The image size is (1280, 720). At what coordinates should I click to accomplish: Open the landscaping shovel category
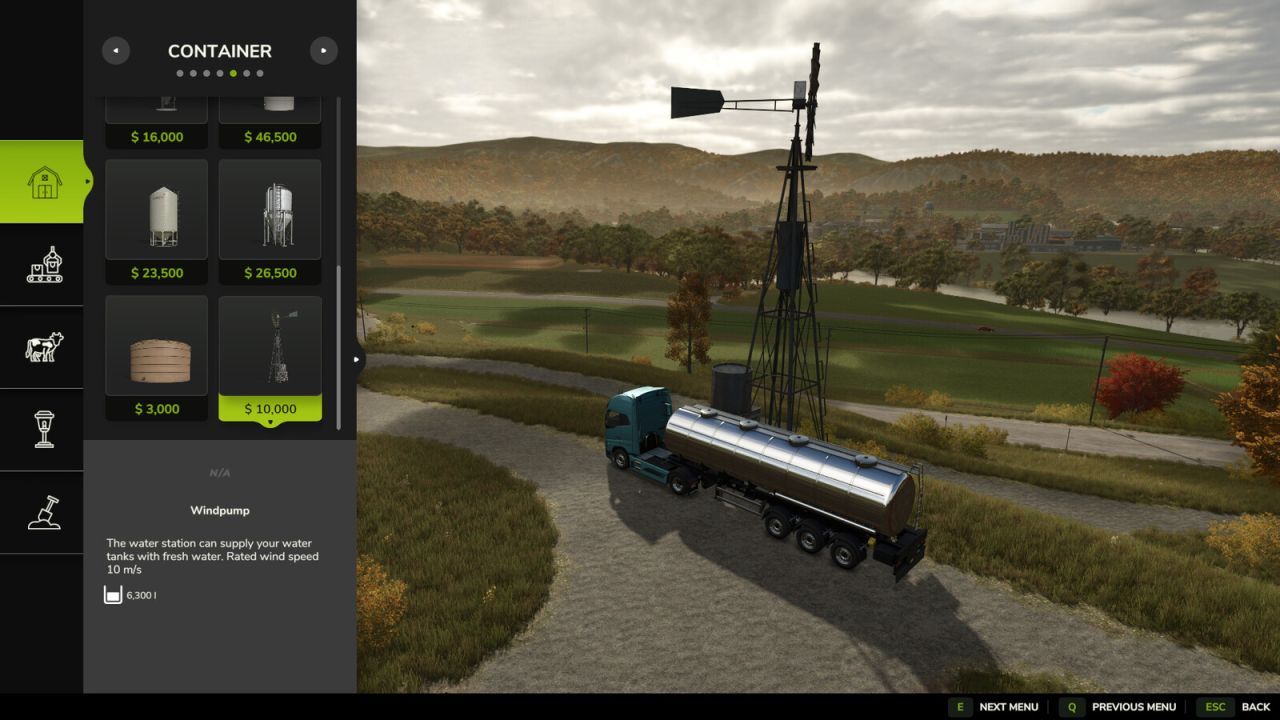43,512
